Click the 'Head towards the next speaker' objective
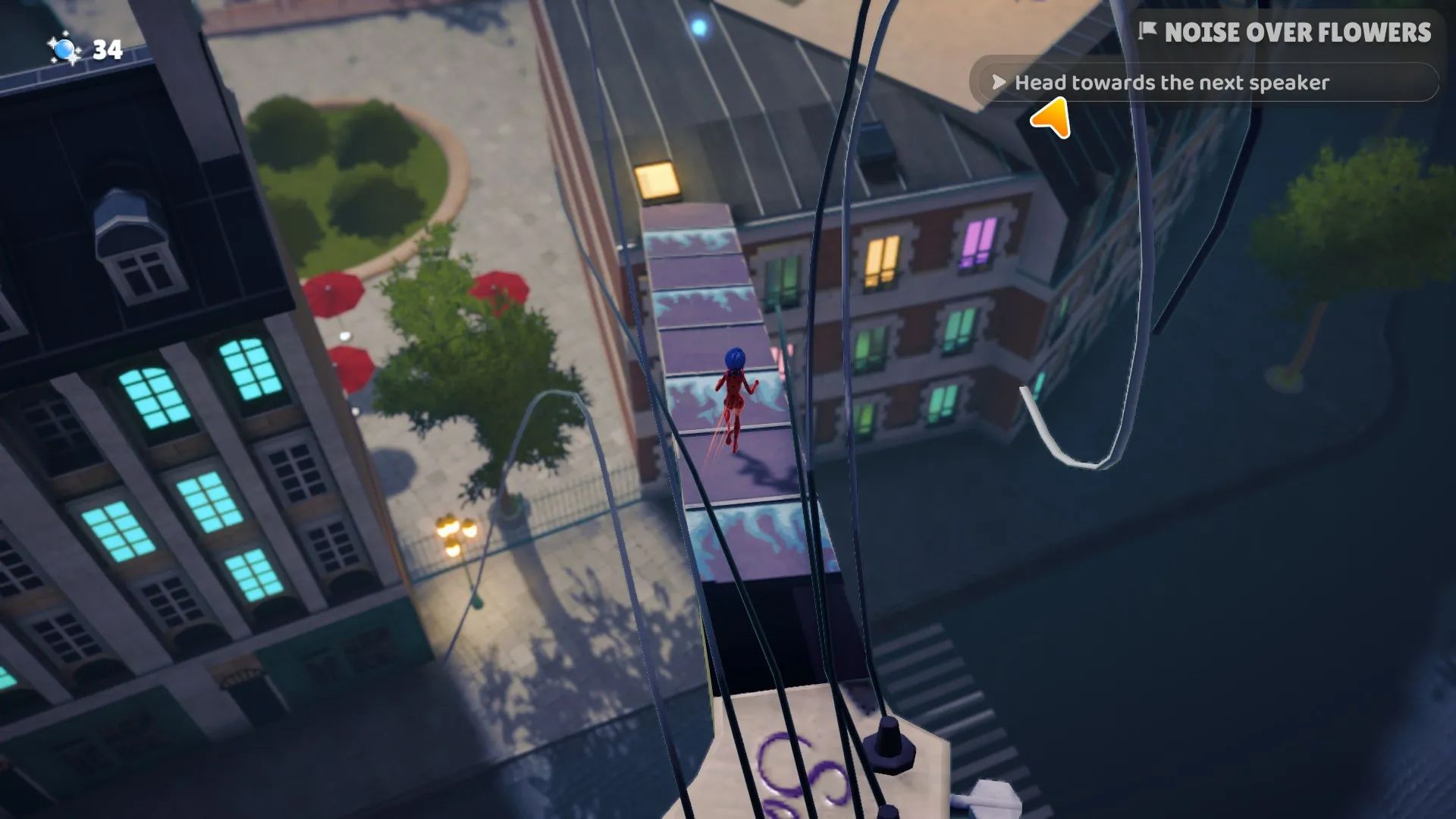This screenshot has height=819, width=1456. (1171, 83)
